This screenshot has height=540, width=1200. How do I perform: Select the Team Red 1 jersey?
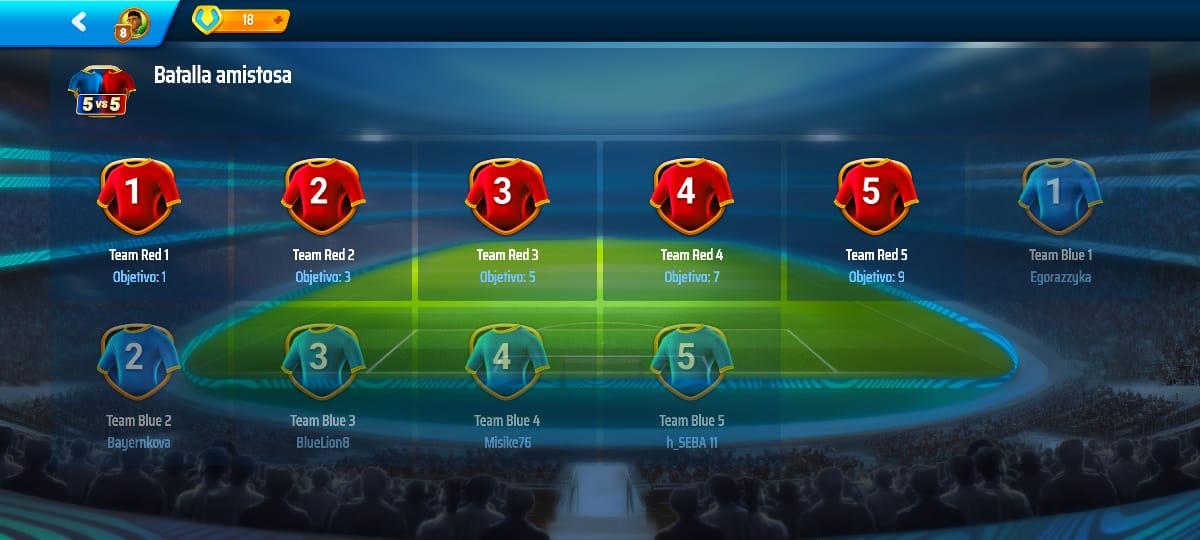point(138,195)
